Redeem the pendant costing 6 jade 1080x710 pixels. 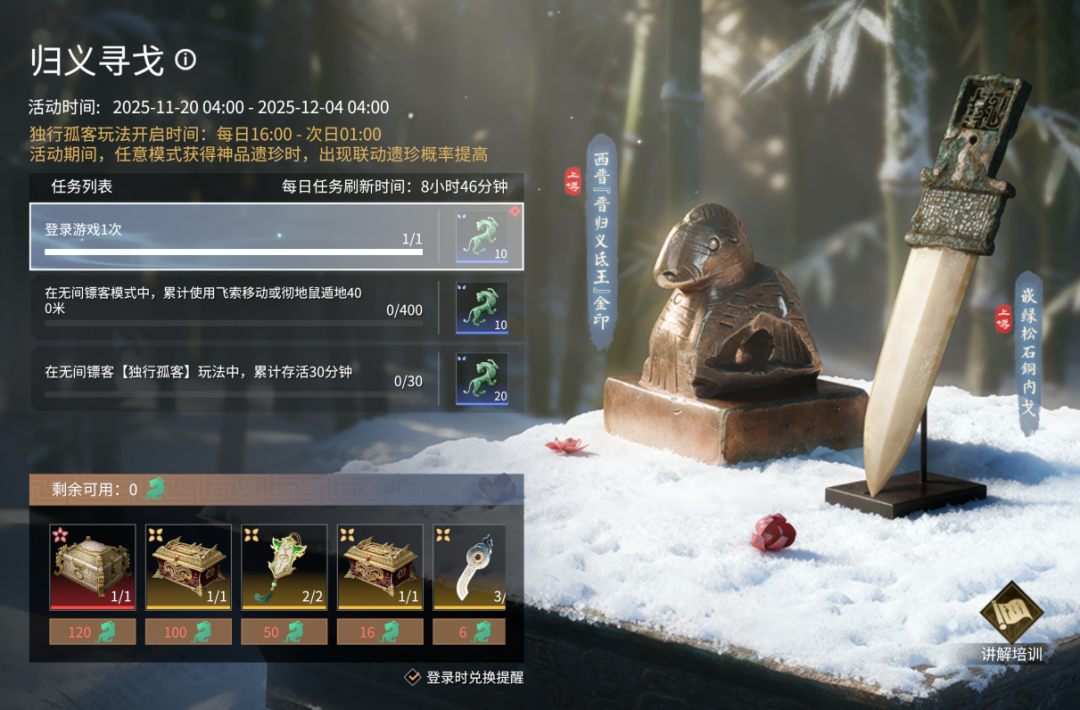tap(470, 631)
